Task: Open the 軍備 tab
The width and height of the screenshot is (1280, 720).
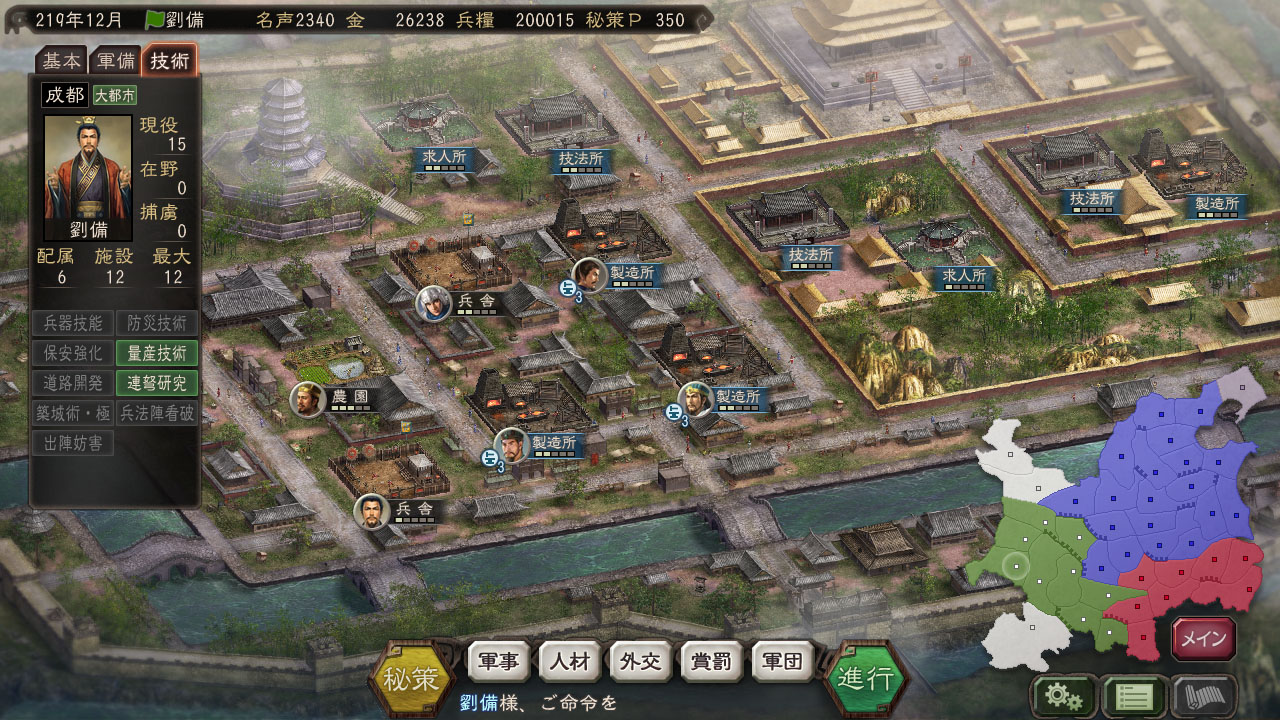Action: pos(114,60)
